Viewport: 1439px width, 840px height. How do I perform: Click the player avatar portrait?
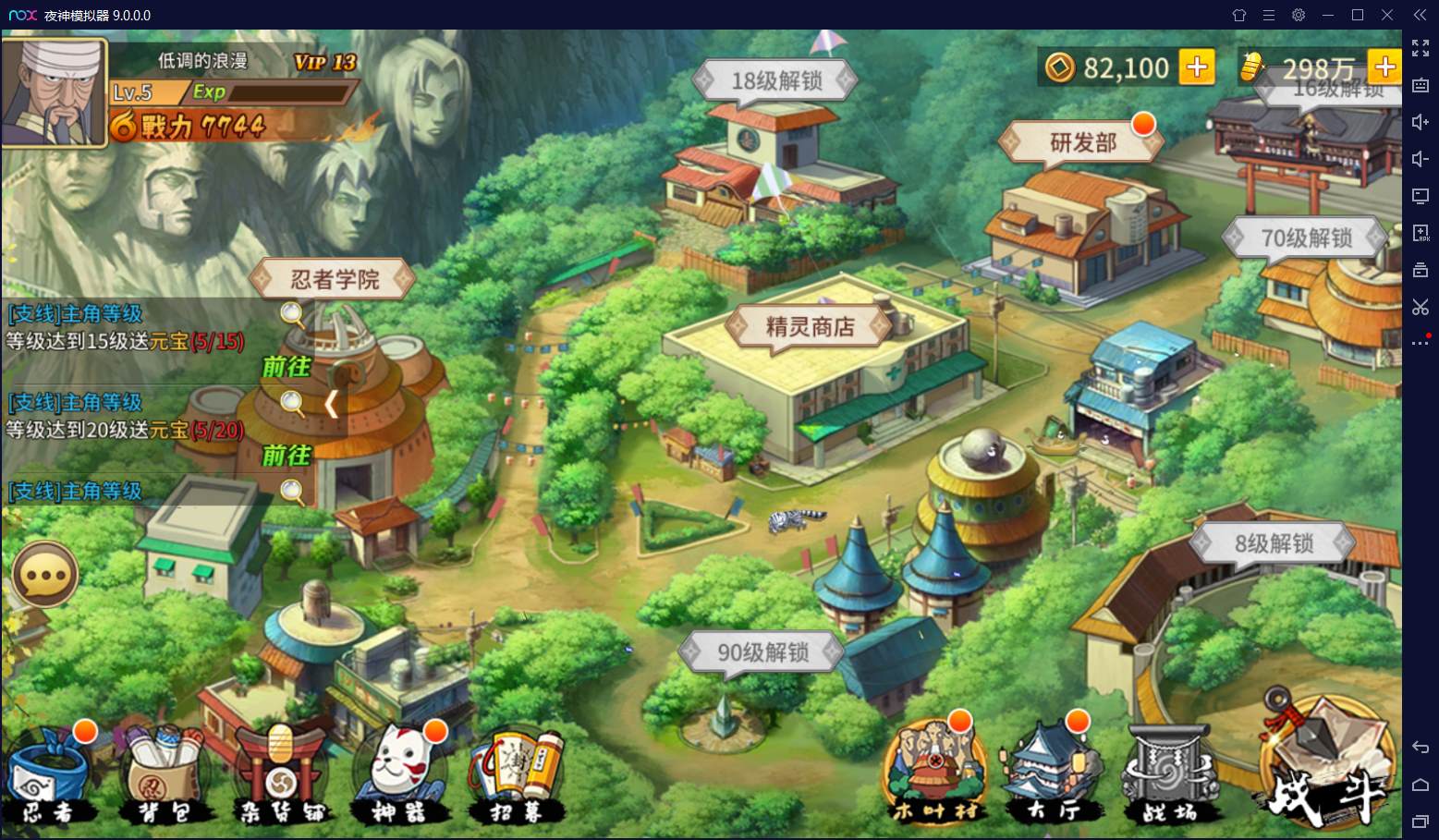tap(54, 91)
